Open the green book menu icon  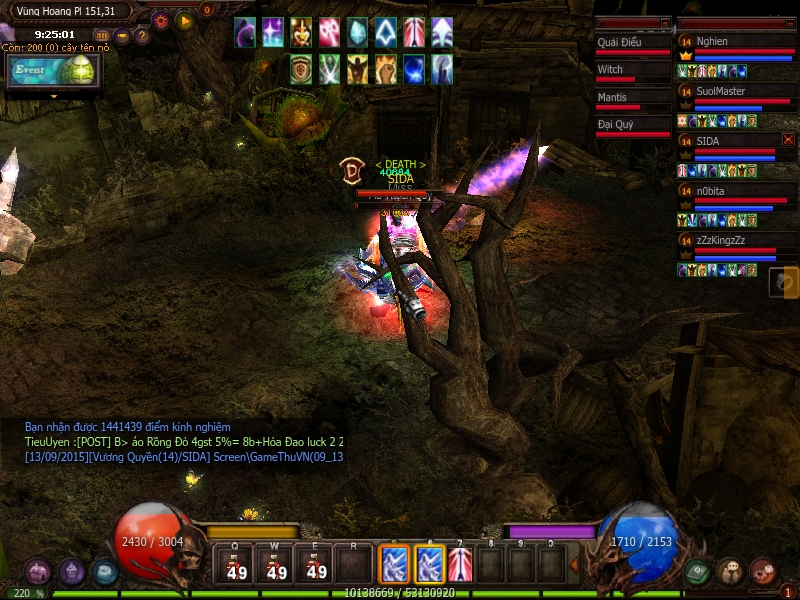(698, 571)
